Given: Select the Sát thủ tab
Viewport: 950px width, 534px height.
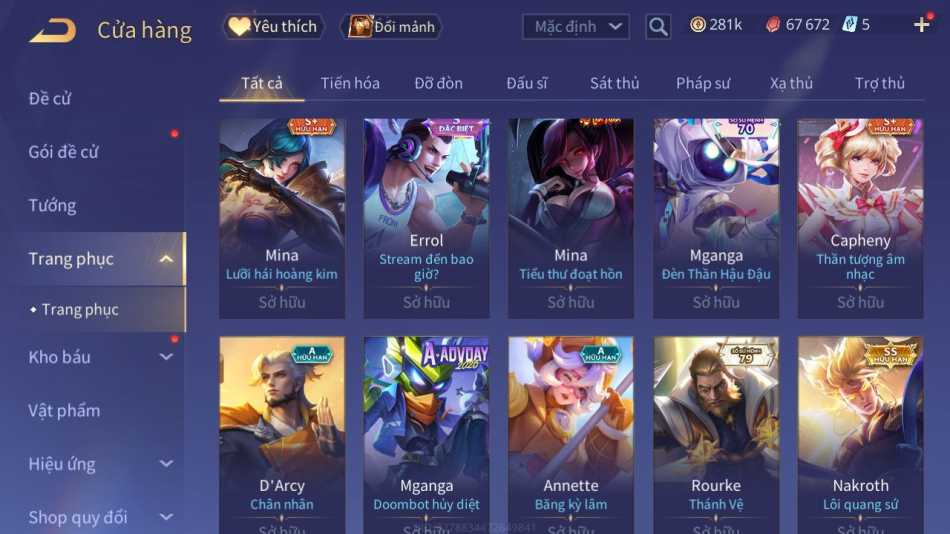Looking at the screenshot, I should [614, 83].
